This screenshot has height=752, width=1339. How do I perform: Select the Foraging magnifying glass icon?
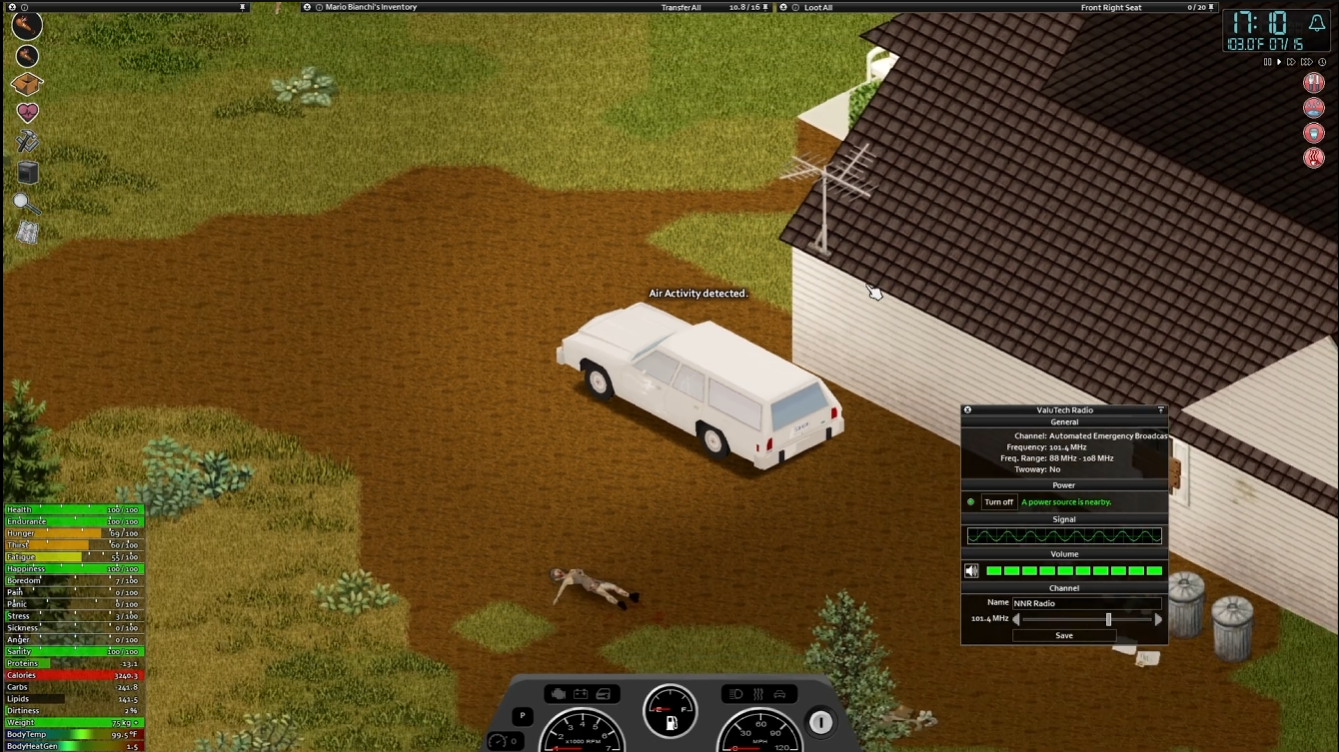point(27,204)
